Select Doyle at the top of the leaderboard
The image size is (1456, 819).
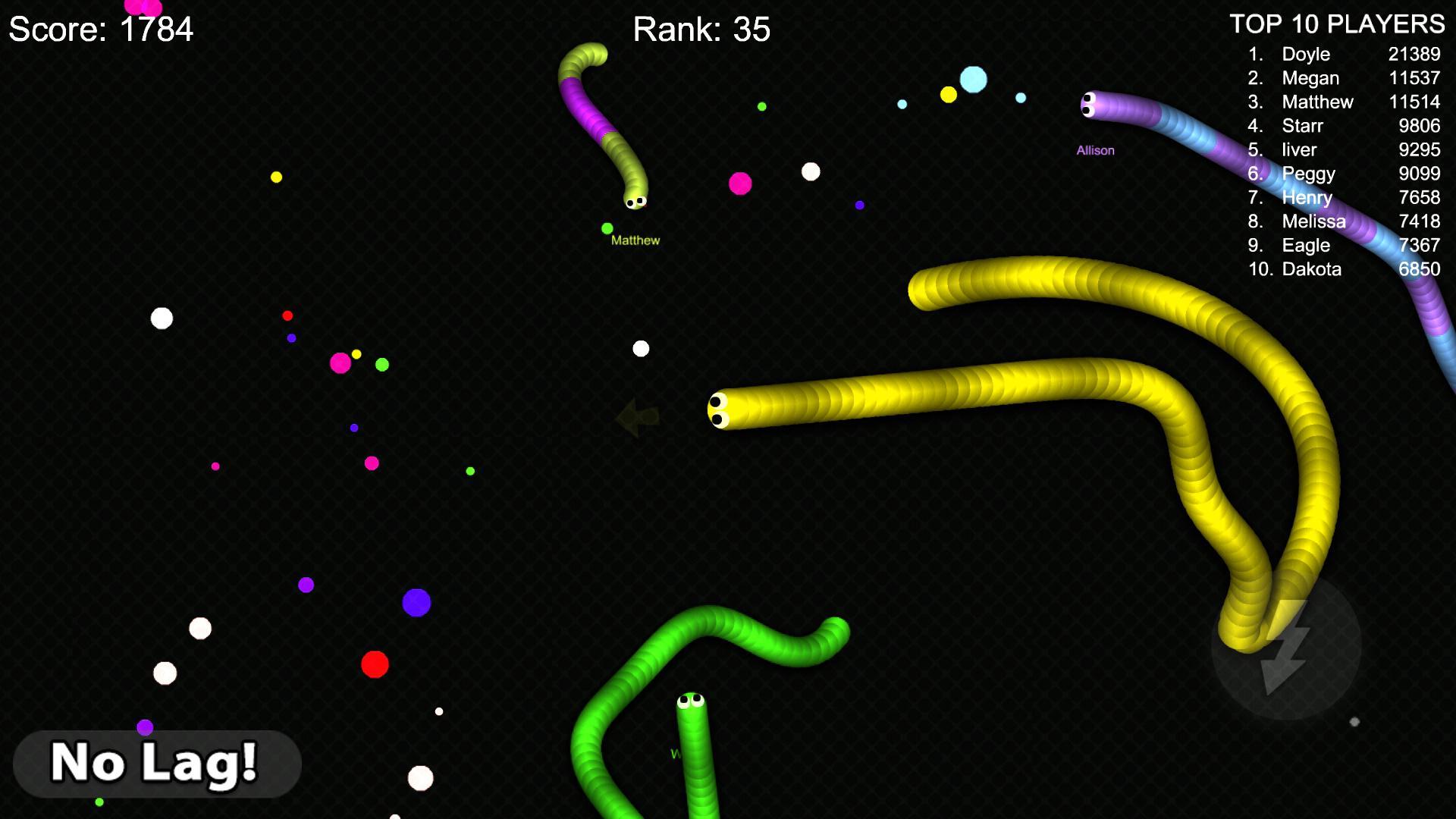tap(1306, 54)
